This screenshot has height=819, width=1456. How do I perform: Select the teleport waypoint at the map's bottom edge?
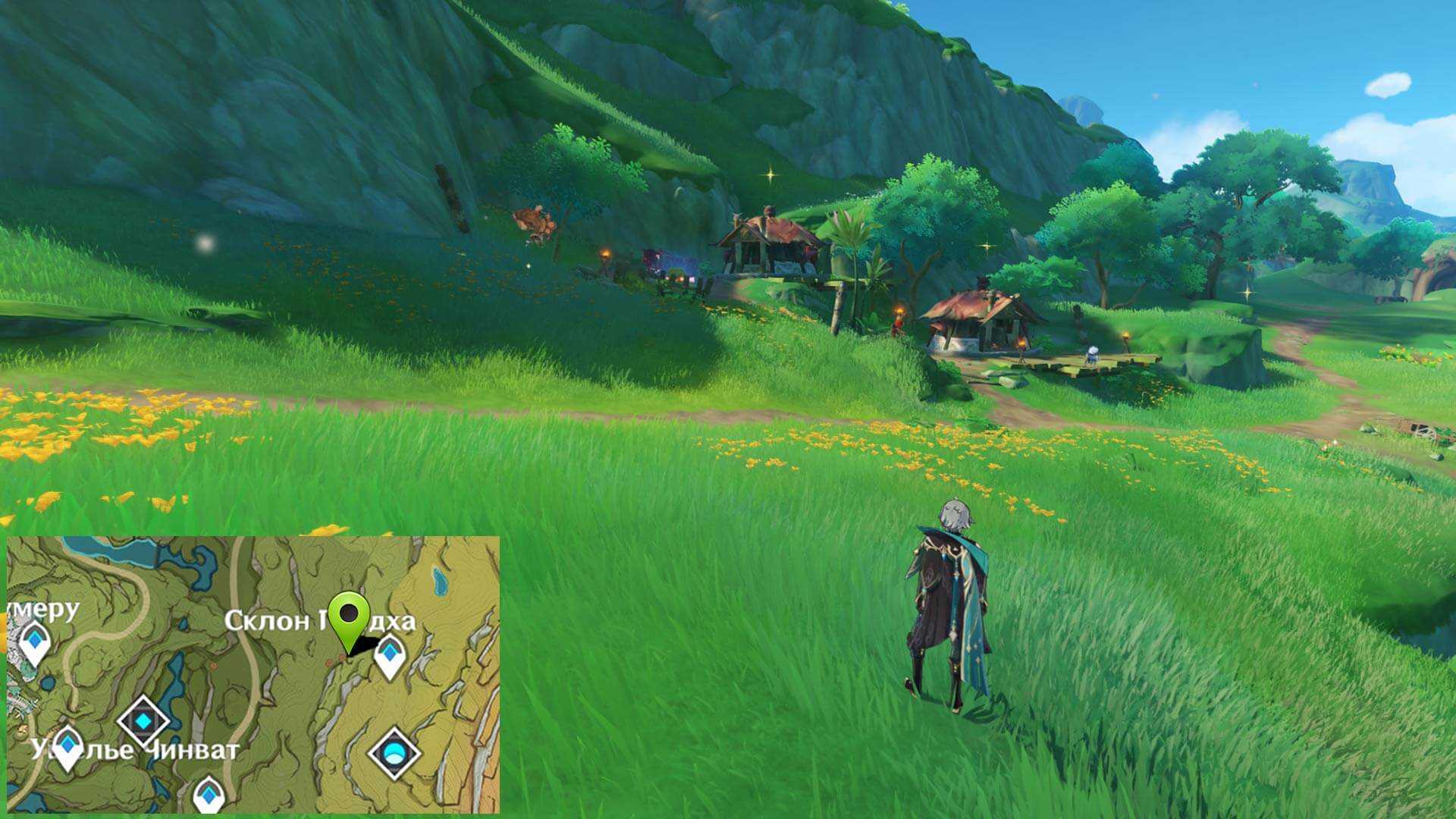(209, 795)
